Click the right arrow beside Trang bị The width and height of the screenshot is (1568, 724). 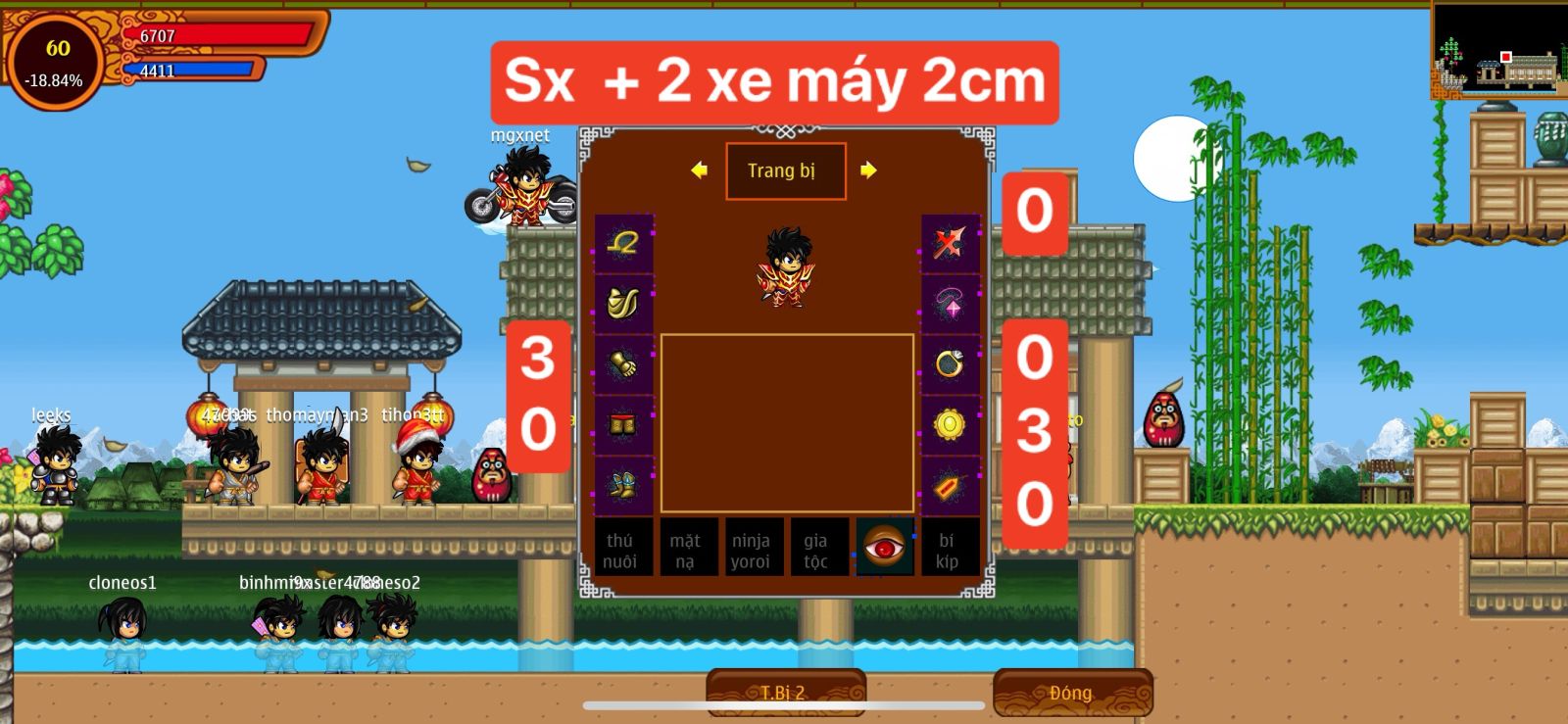pyautogui.click(x=866, y=170)
